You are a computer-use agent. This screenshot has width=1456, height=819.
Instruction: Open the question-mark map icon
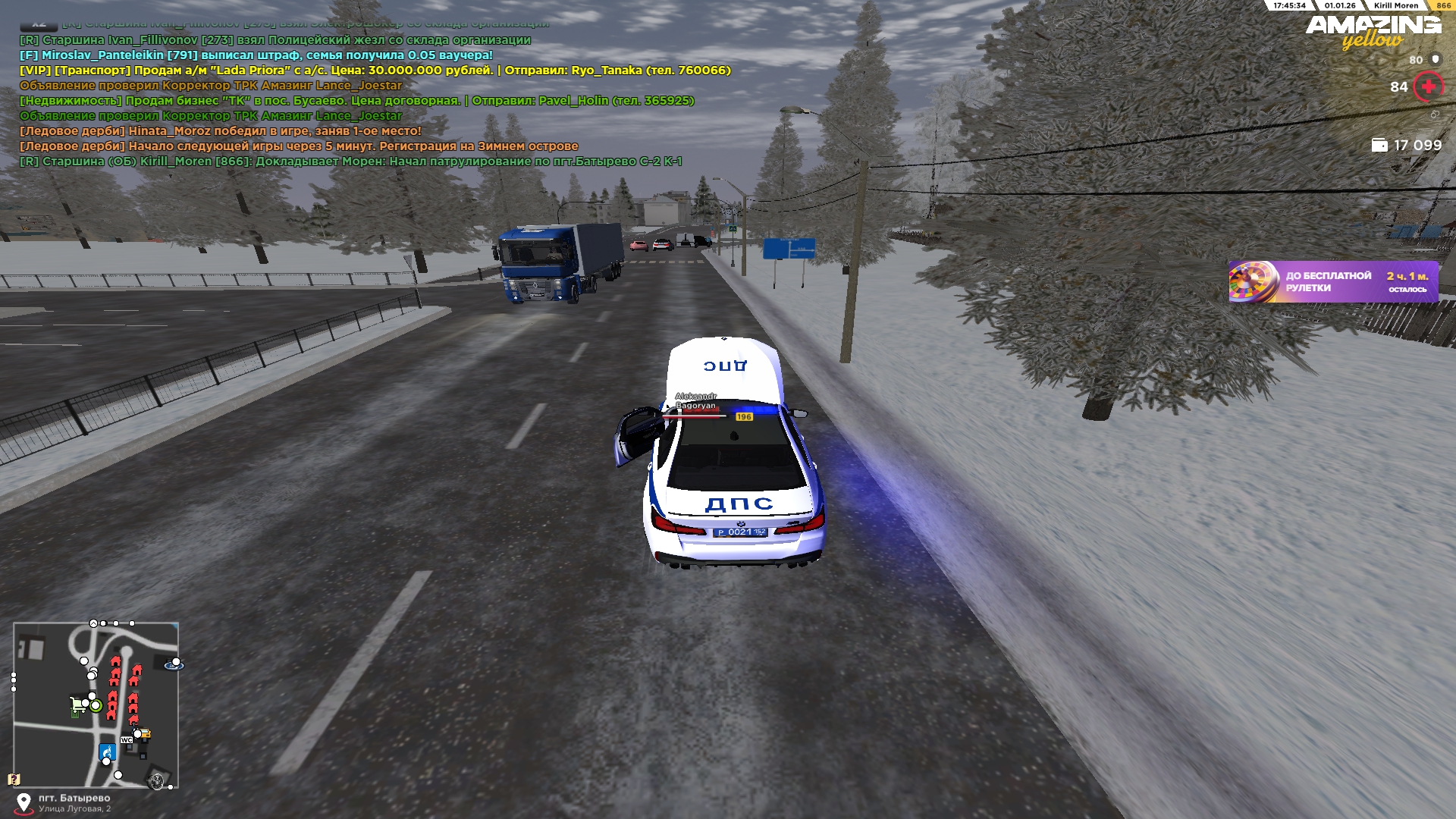tap(14, 779)
